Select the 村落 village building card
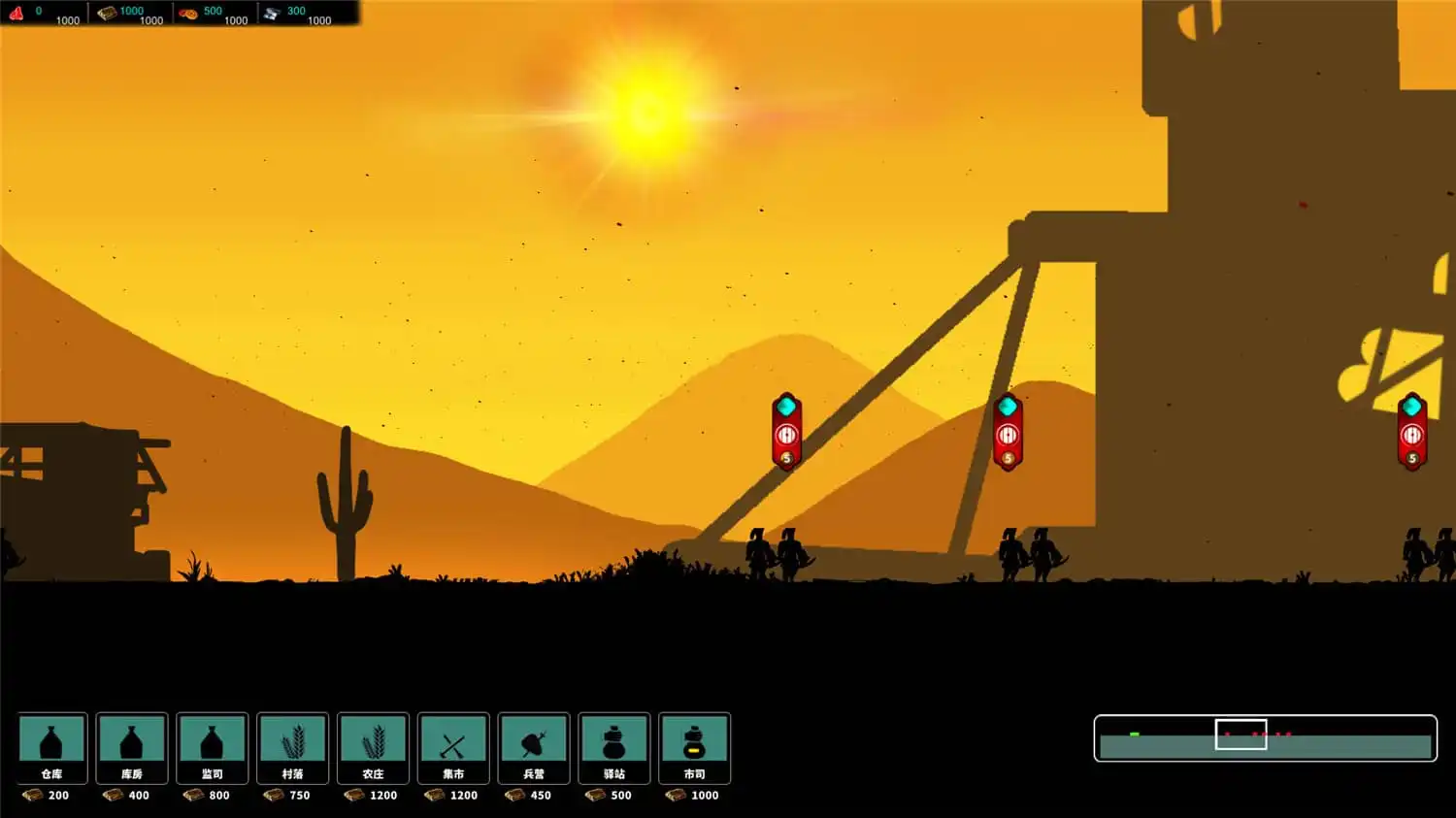Image resolution: width=1456 pixels, height=818 pixels. tap(293, 748)
